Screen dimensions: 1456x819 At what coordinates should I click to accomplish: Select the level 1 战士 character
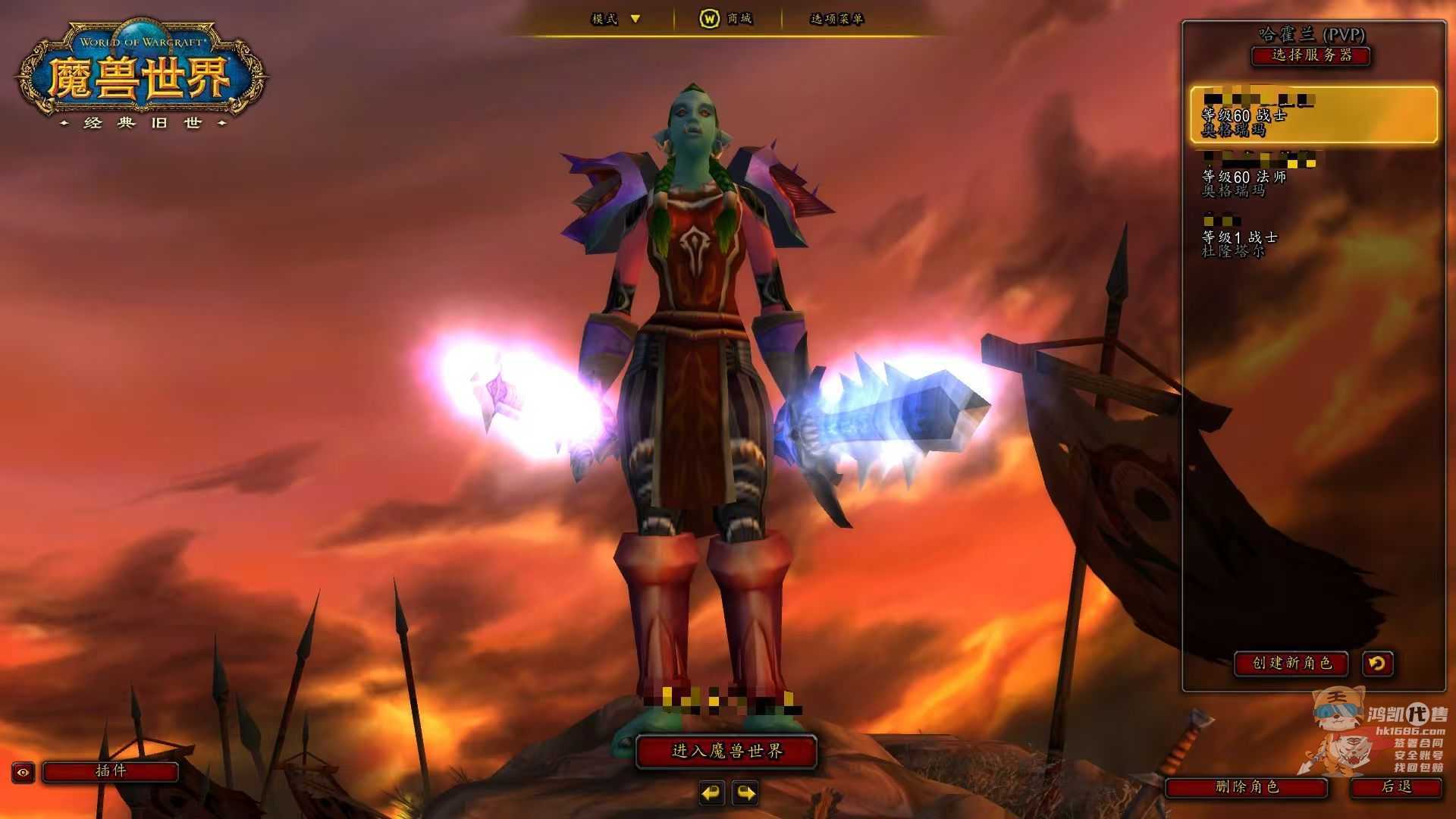pyautogui.click(x=1313, y=237)
